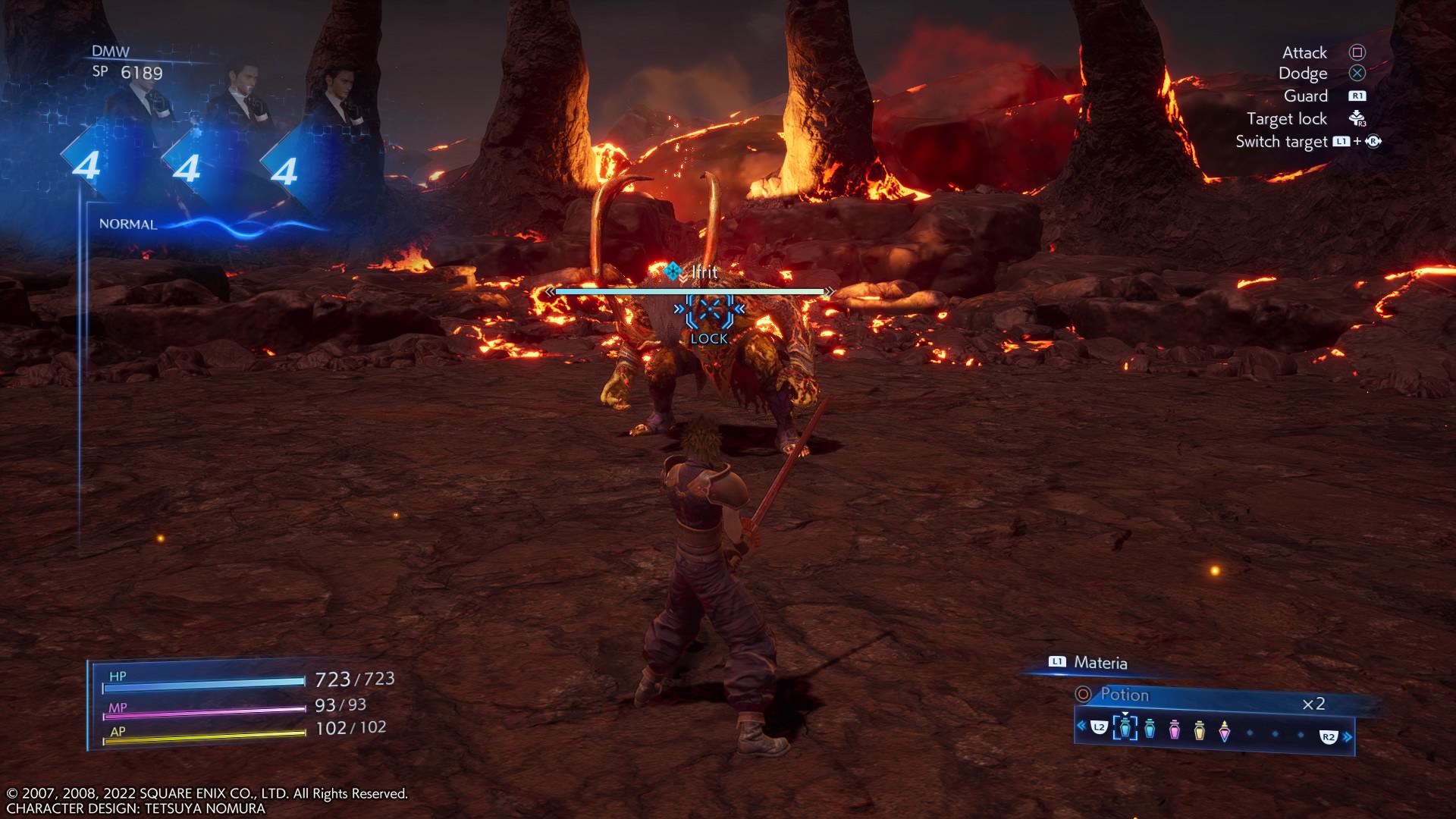This screenshot has height=819, width=1456.
Task: Use the Potion command label
Action: [x=1124, y=695]
